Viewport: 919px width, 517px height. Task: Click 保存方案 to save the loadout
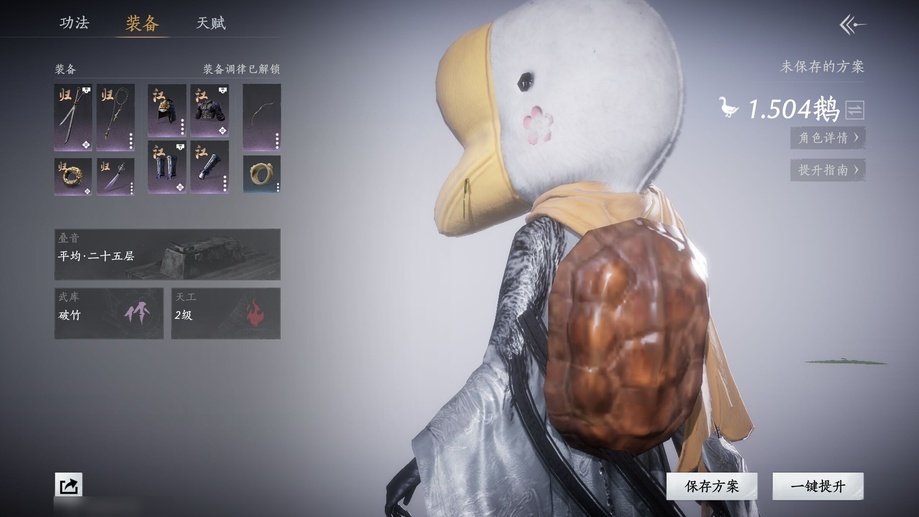tap(712, 486)
